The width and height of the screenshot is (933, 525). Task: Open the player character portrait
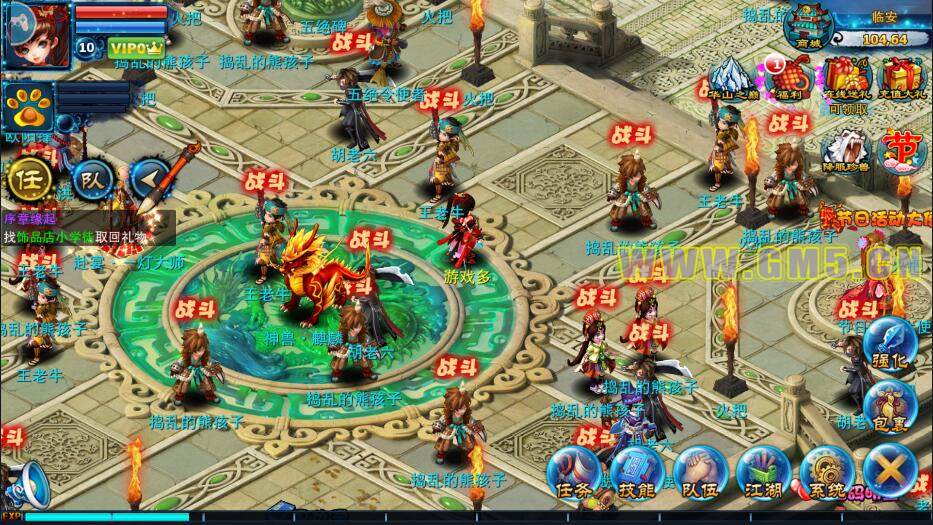38,30
